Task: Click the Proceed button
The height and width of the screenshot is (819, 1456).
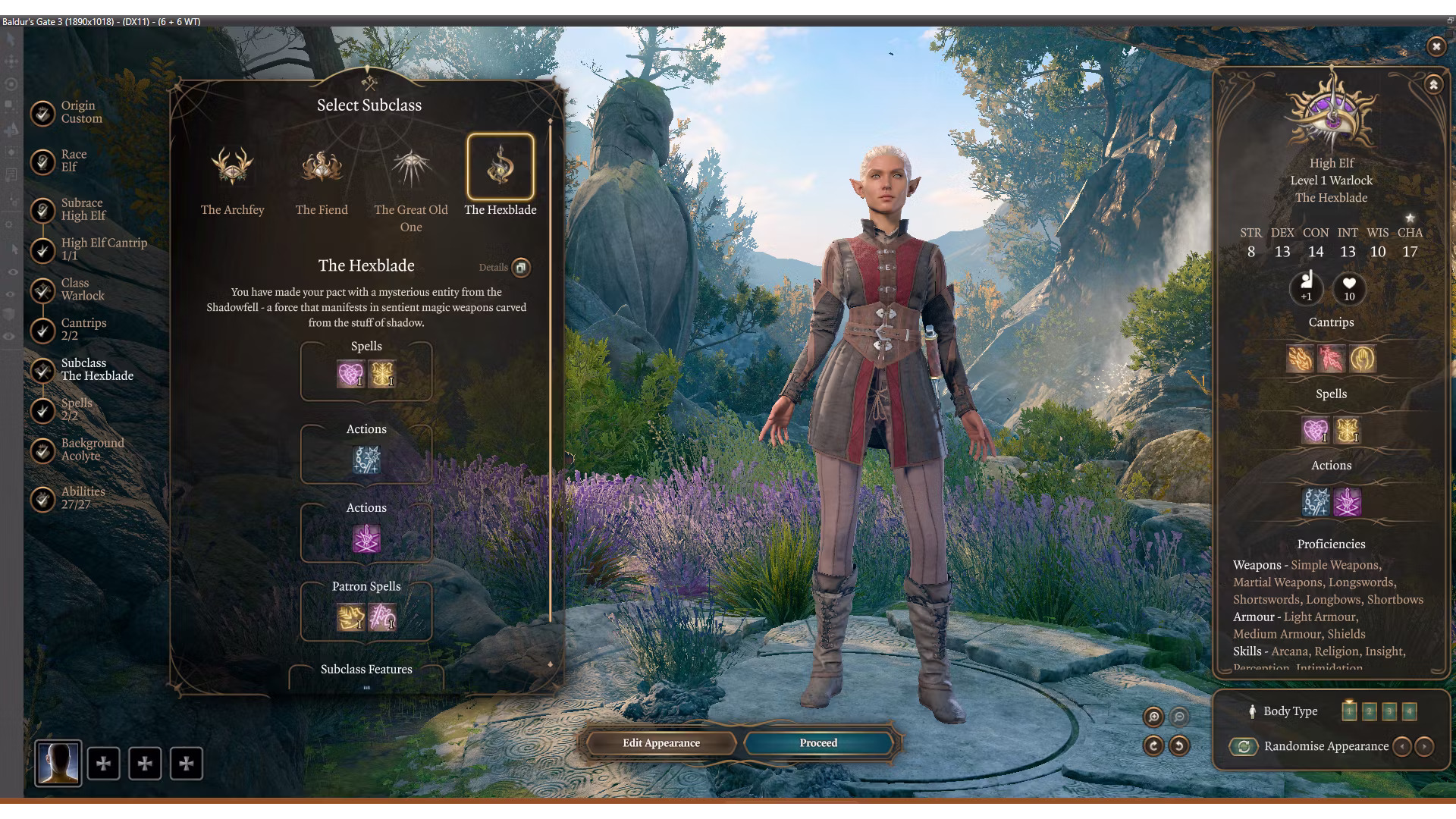Action: click(x=818, y=743)
